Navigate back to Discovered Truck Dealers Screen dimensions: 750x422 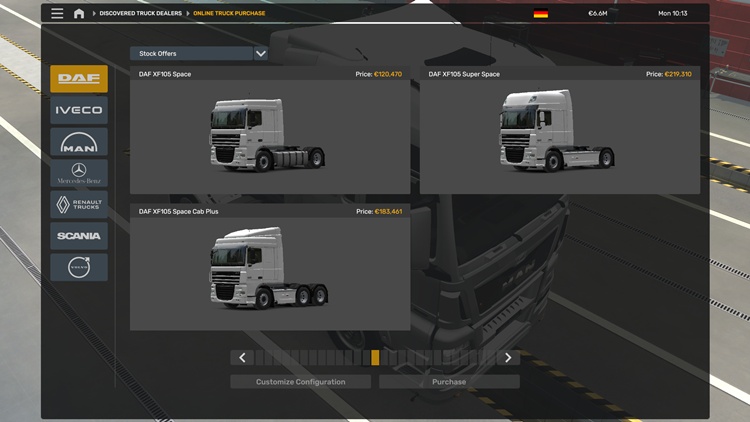[140, 14]
